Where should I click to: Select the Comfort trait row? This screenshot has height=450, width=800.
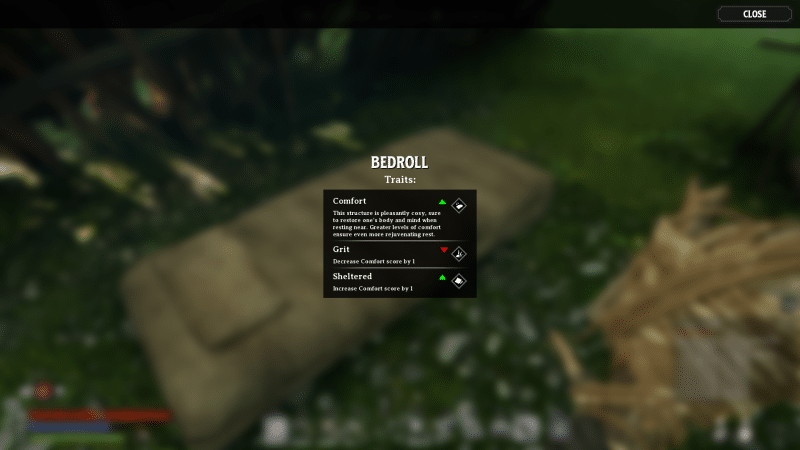click(x=385, y=215)
